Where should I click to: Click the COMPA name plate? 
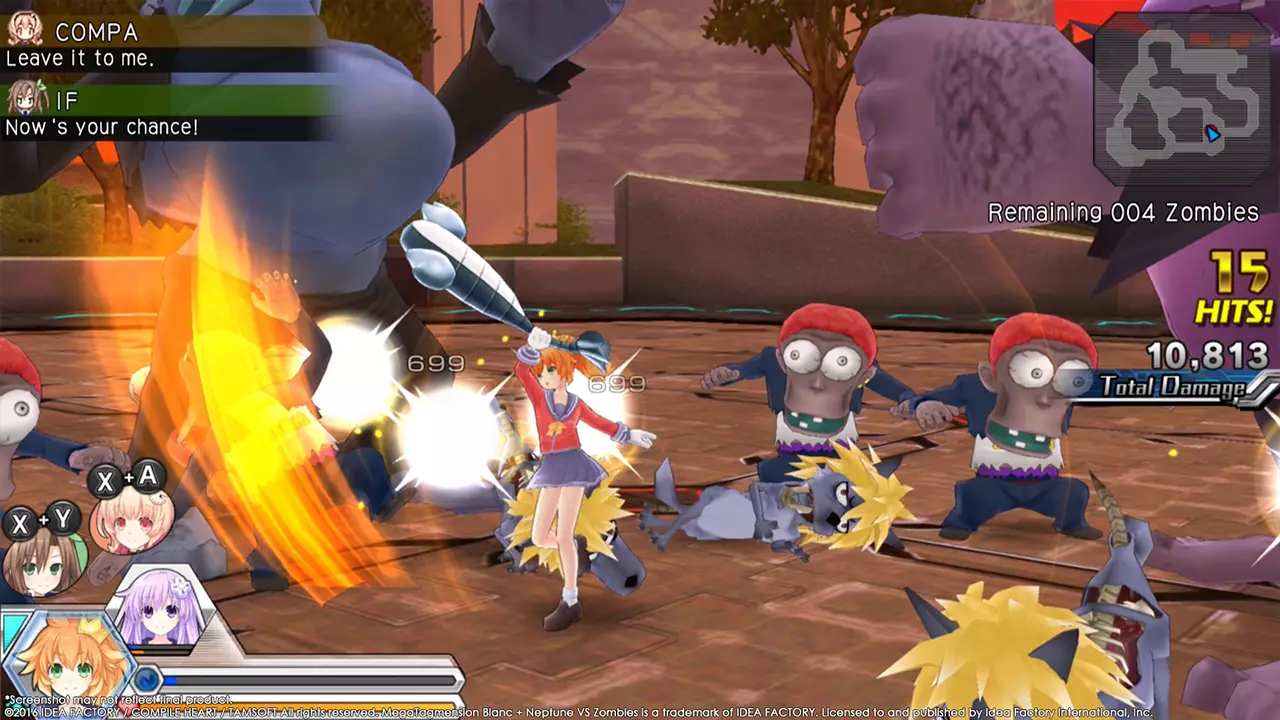pyautogui.click(x=97, y=32)
